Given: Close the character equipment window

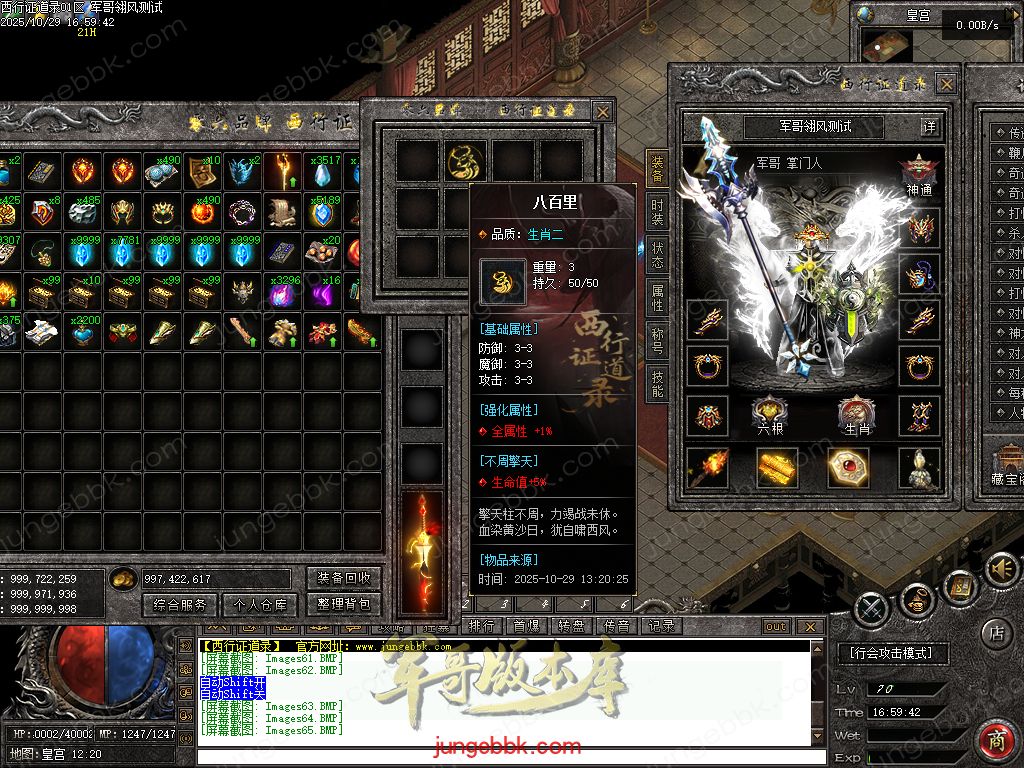Looking at the screenshot, I should [x=945, y=84].
